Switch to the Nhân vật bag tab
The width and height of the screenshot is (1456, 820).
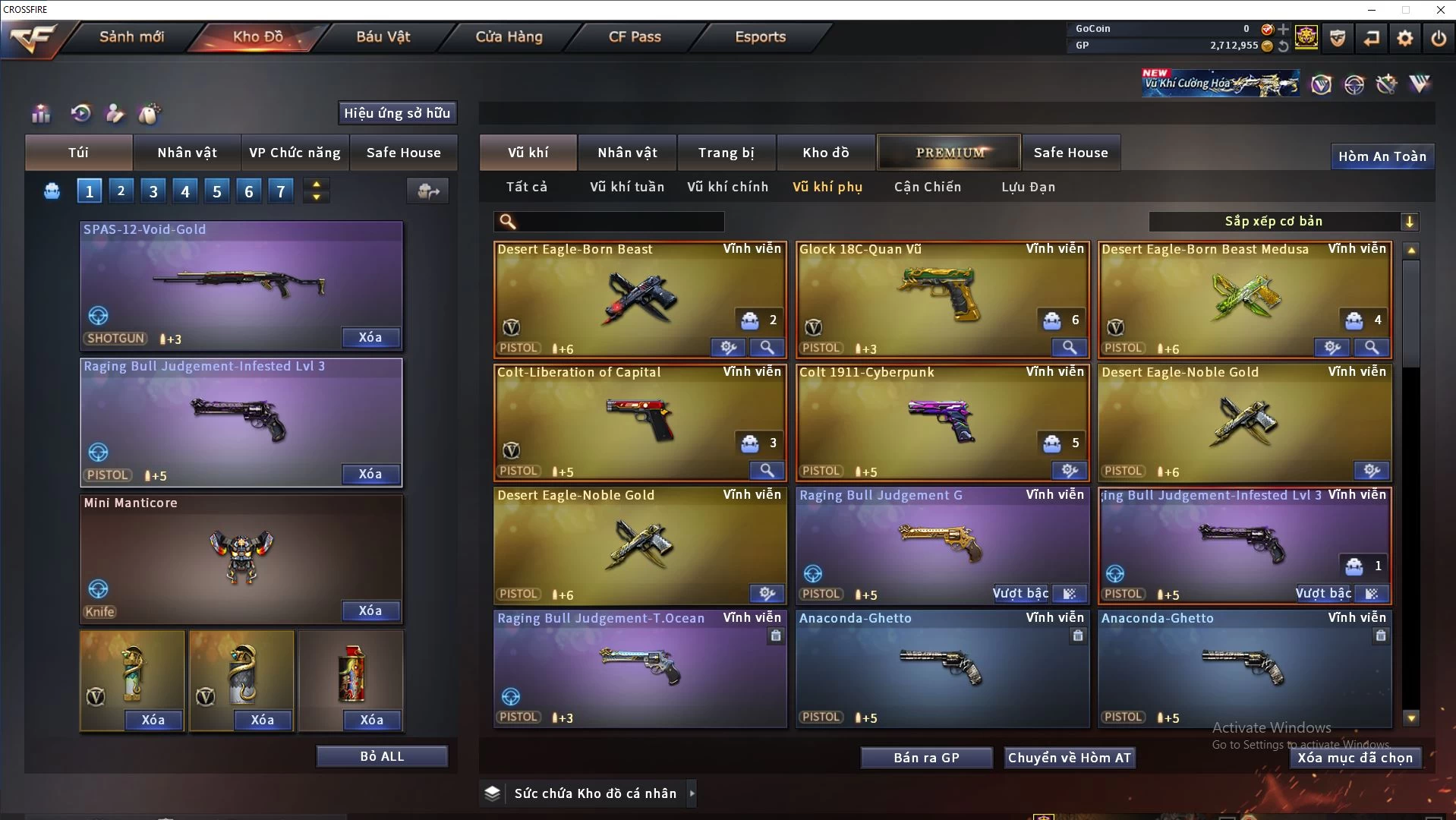point(187,153)
